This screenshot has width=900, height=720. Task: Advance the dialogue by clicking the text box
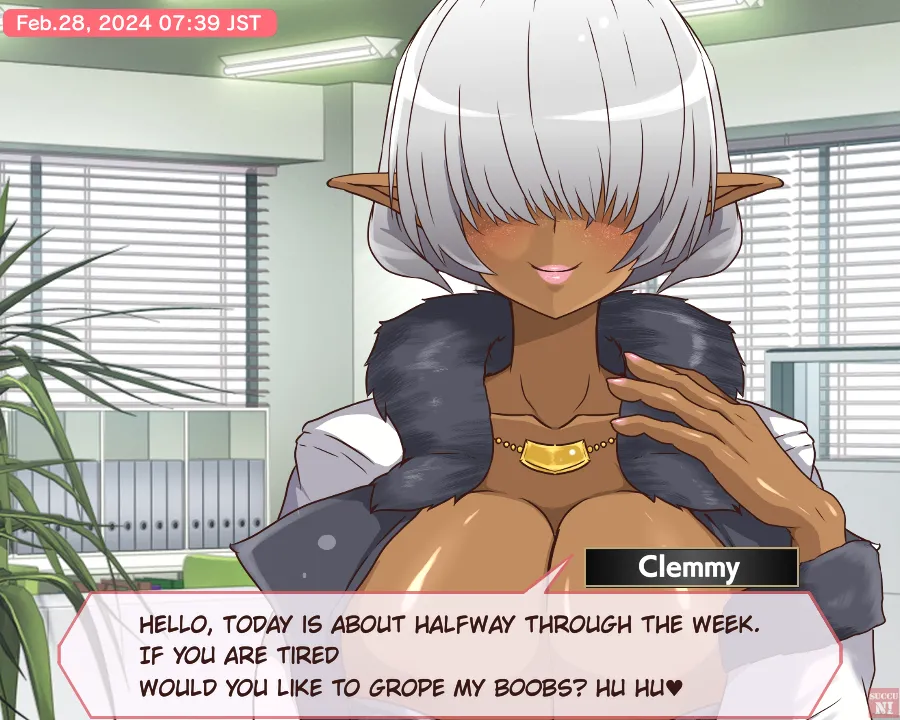coord(450,655)
